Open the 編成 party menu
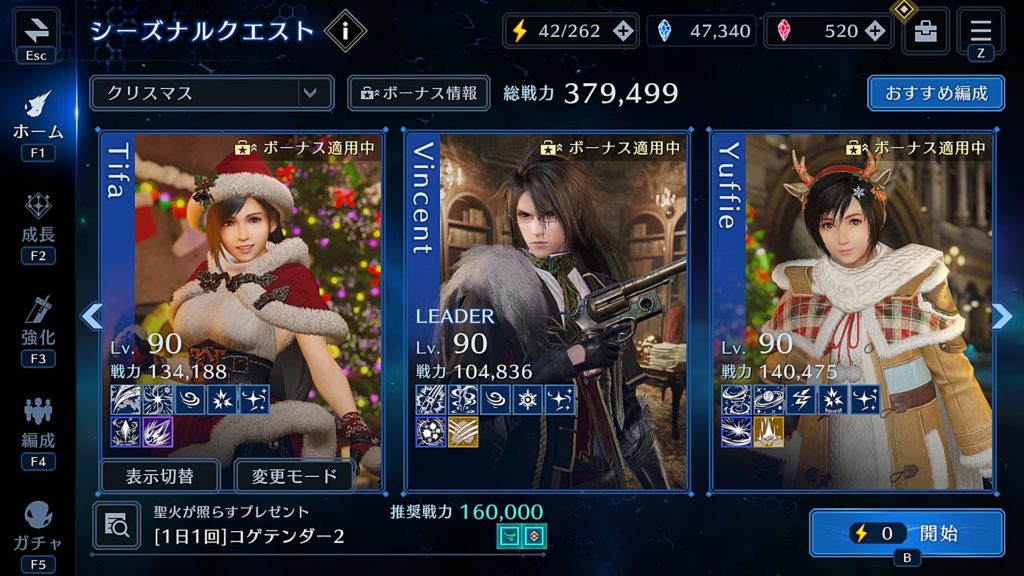The image size is (1024, 576). pyautogui.click(x=38, y=425)
